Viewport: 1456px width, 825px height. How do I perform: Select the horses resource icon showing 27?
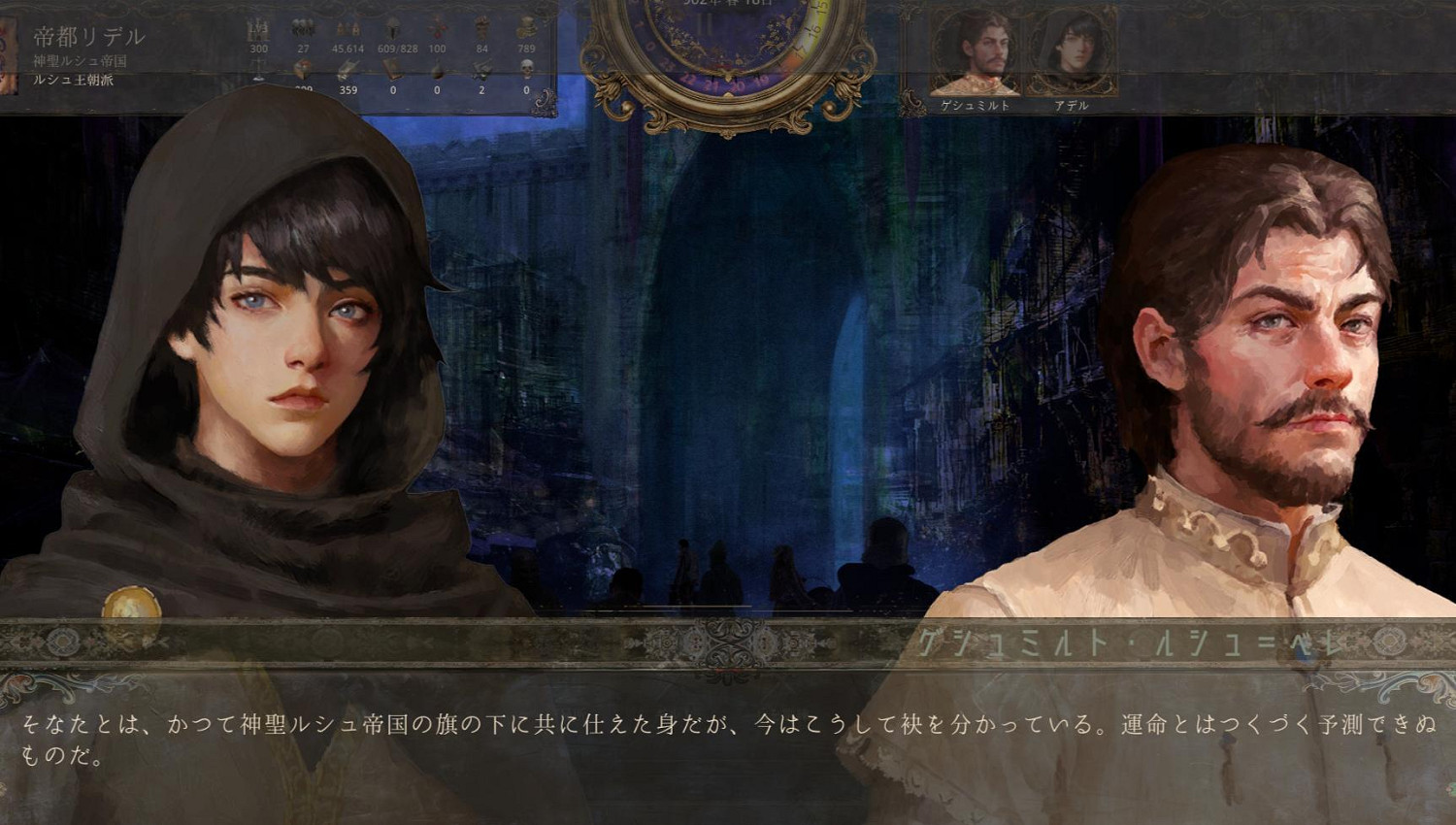[x=303, y=26]
